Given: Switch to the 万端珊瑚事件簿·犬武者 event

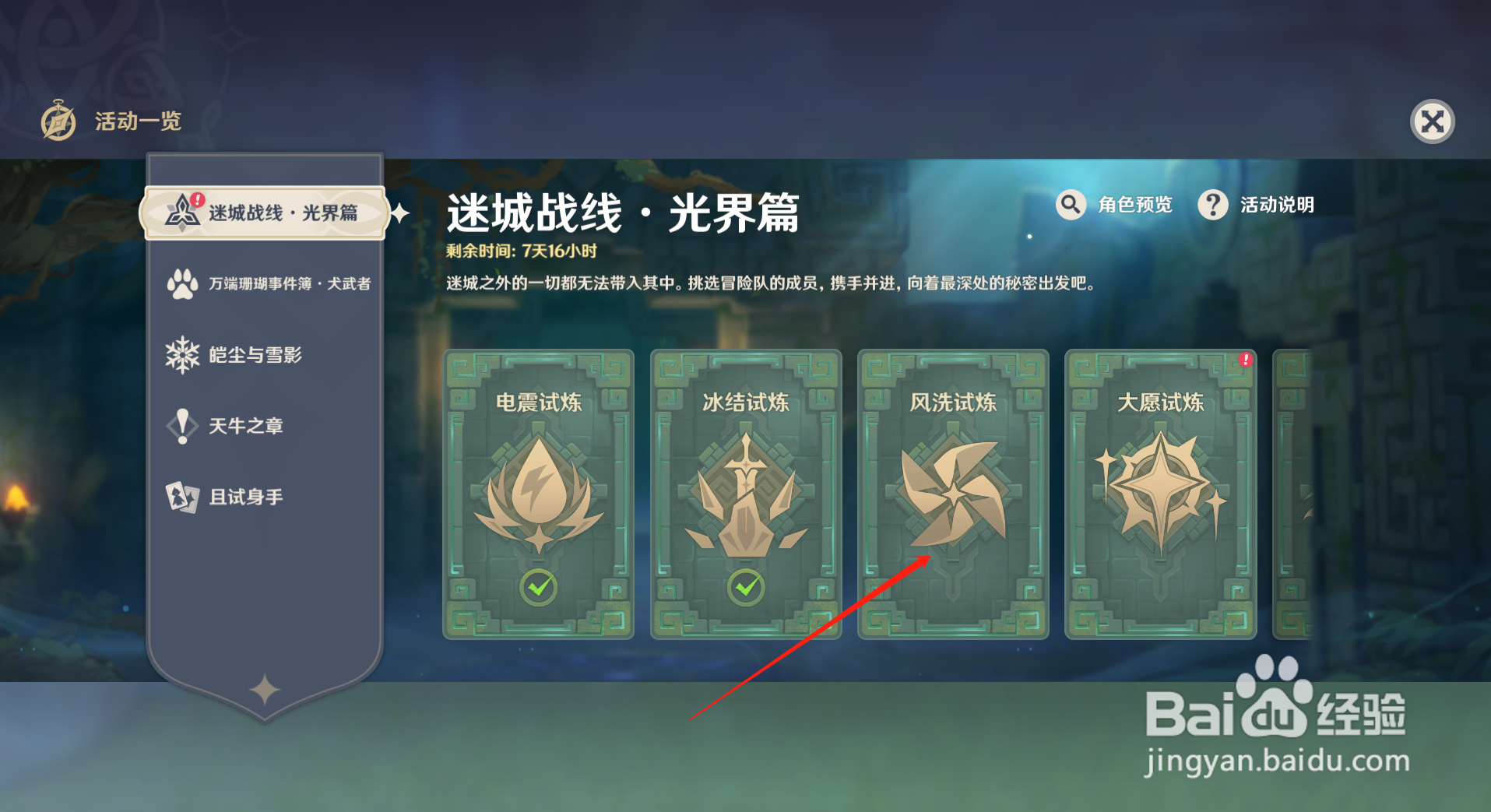Looking at the screenshot, I should click(x=273, y=283).
